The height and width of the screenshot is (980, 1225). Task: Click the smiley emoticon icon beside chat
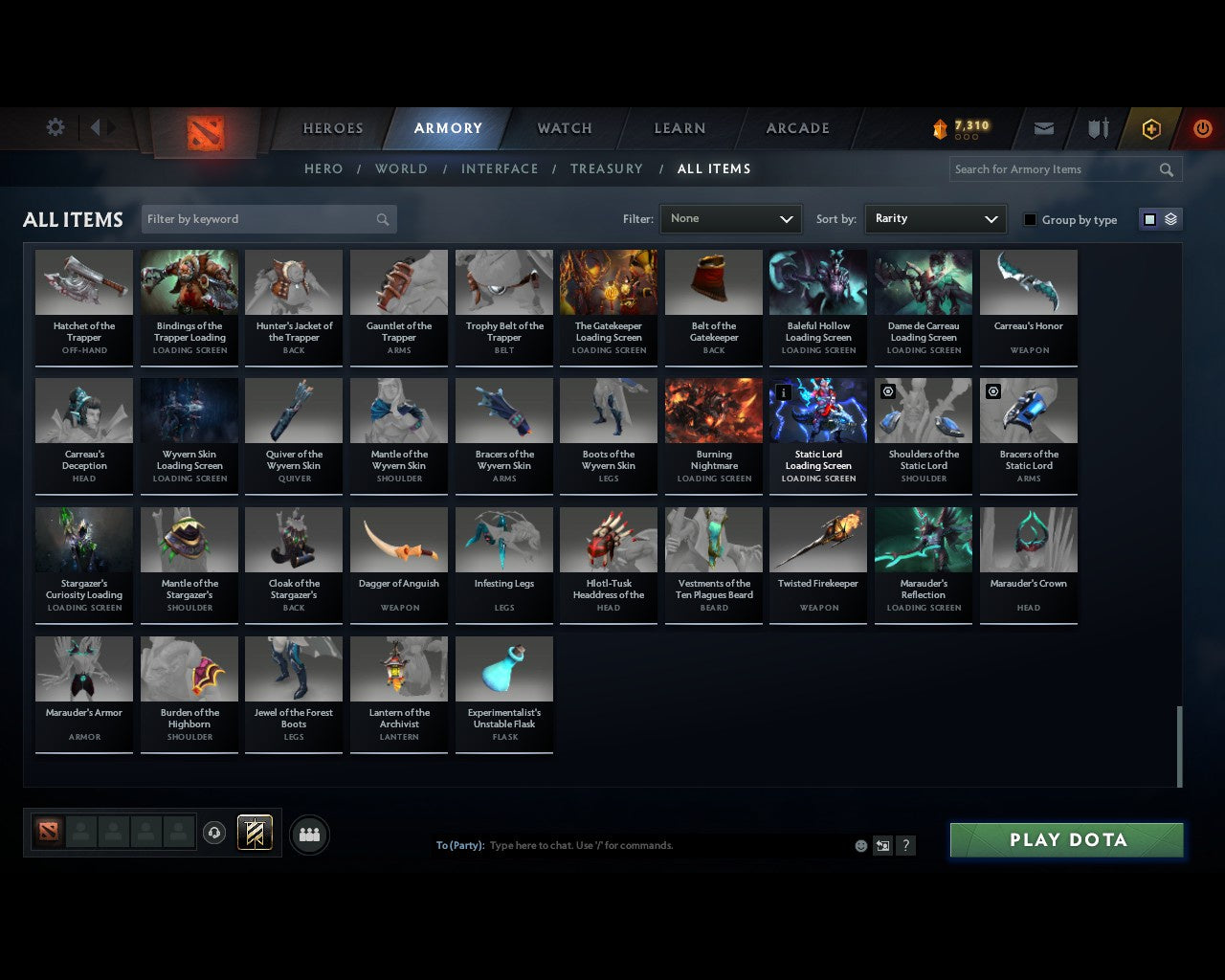click(x=860, y=846)
